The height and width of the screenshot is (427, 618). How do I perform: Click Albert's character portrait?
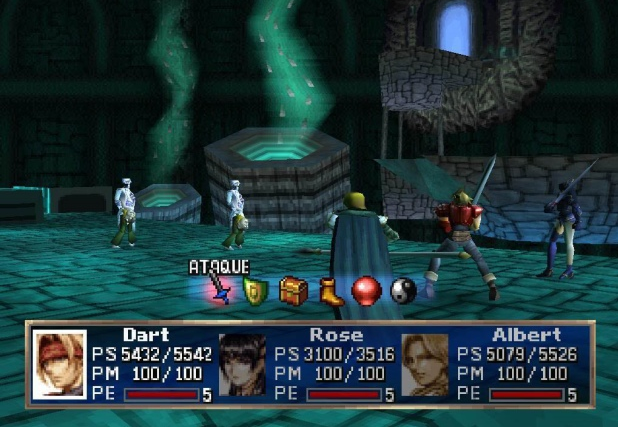[425, 365]
